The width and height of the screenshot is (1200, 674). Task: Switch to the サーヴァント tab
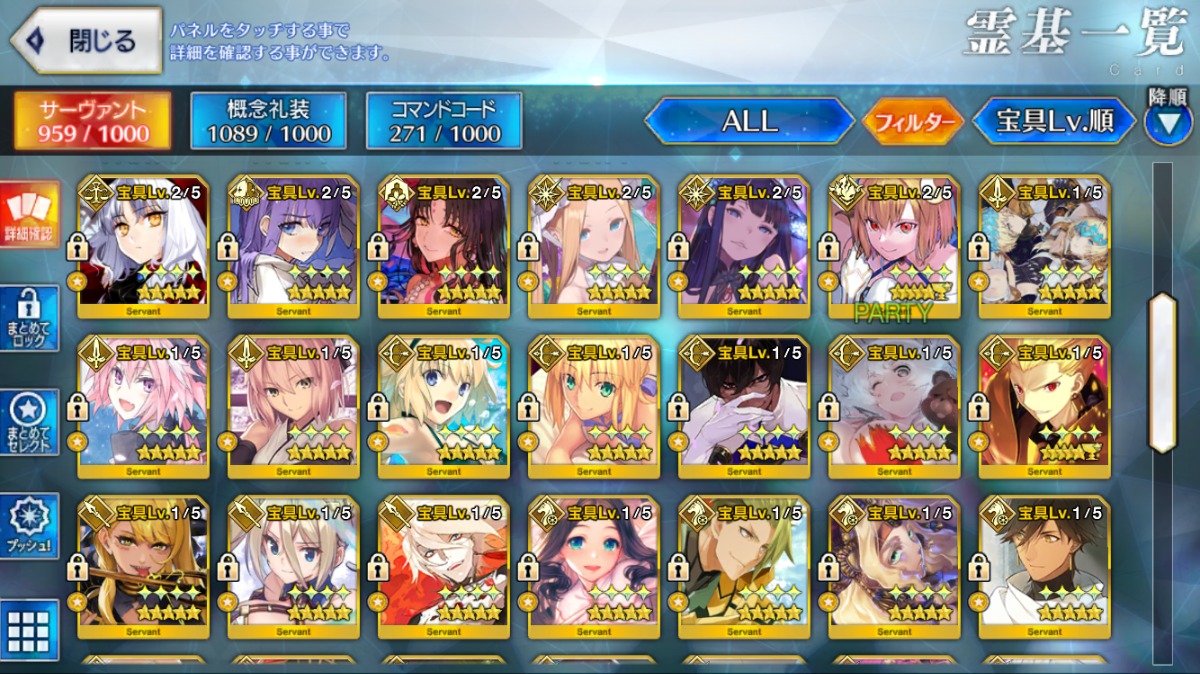pos(92,121)
